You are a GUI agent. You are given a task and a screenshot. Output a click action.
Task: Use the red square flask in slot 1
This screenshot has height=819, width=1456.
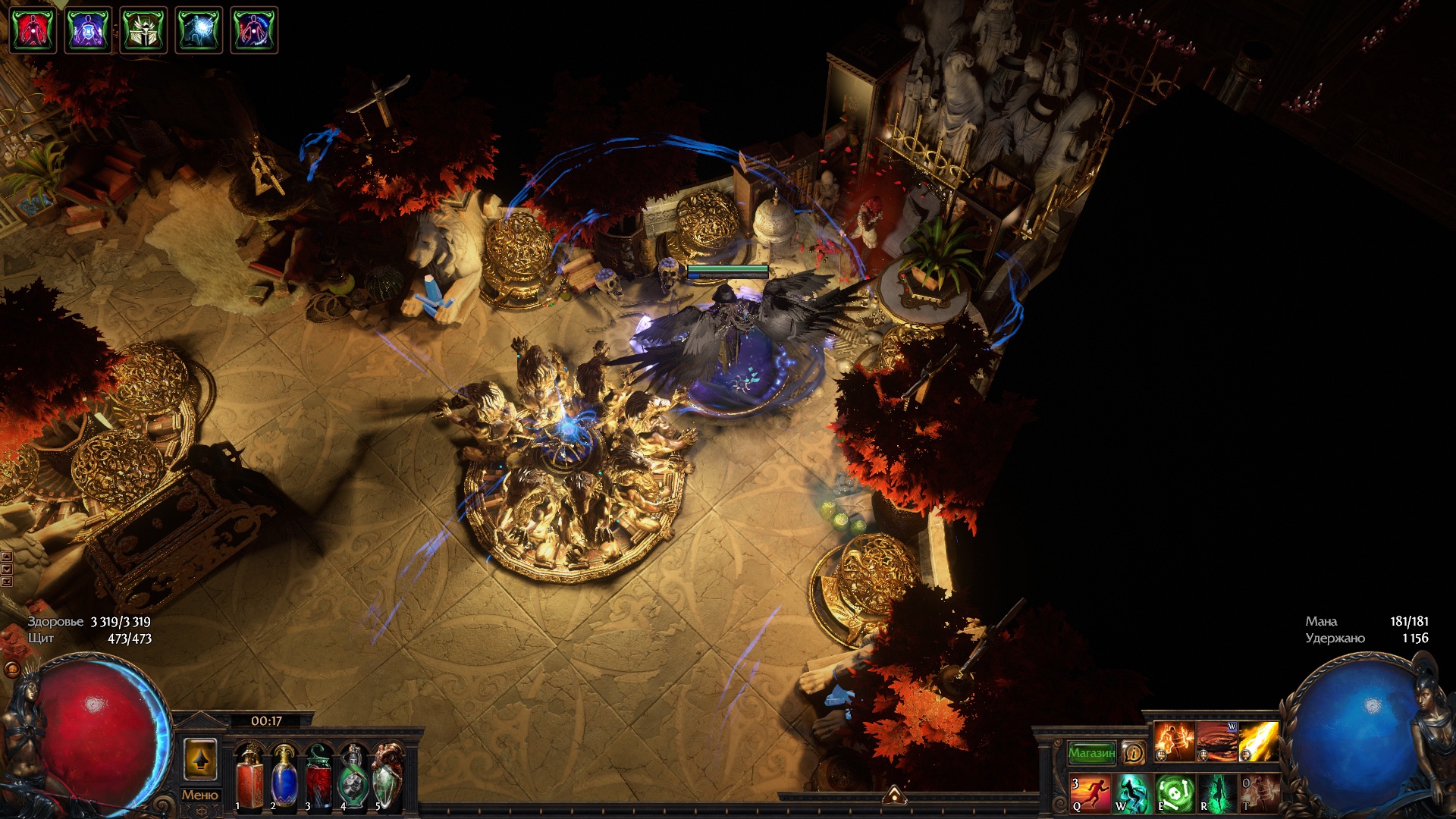(x=249, y=777)
